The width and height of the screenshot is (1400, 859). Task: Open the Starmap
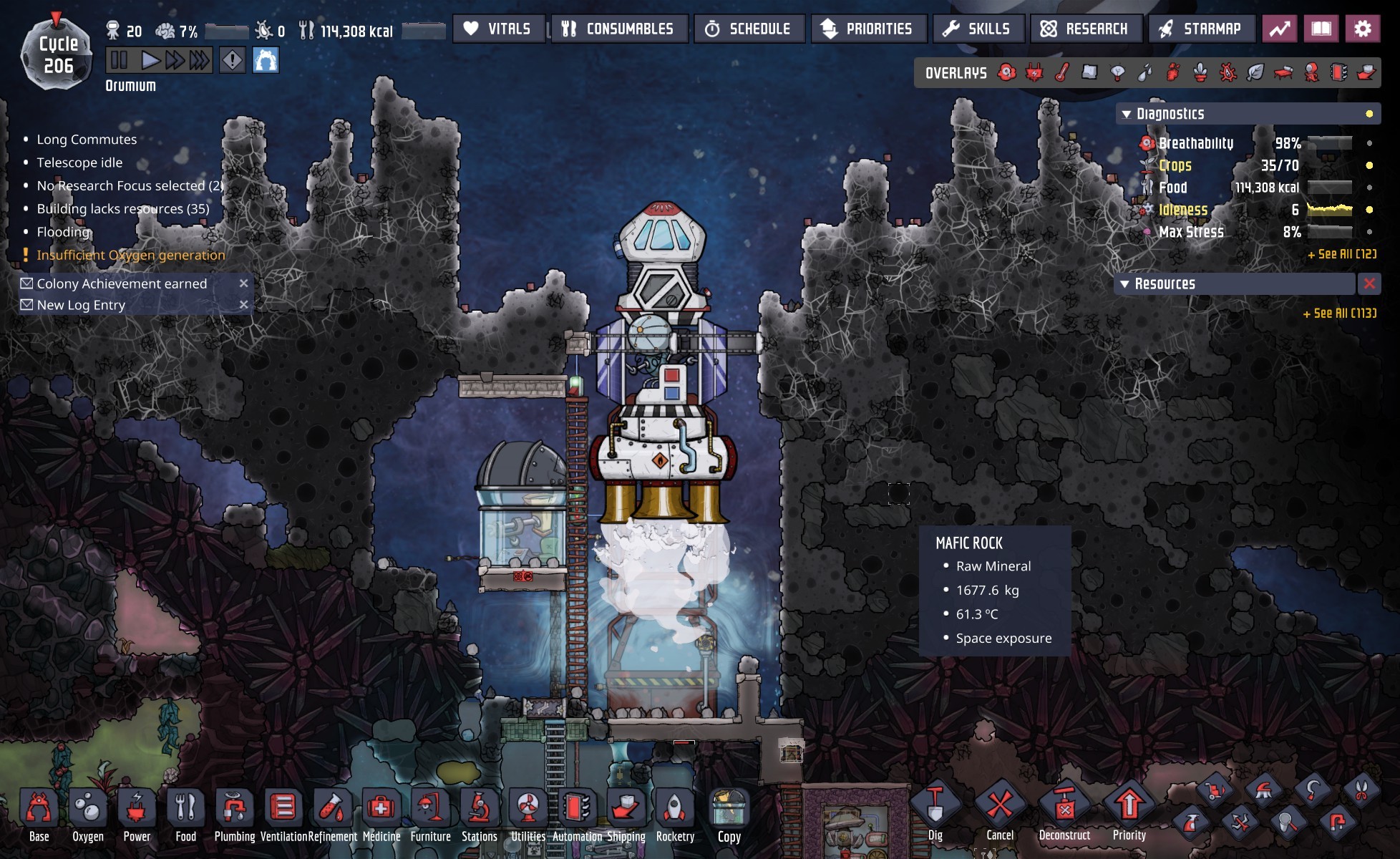click(1201, 29)
